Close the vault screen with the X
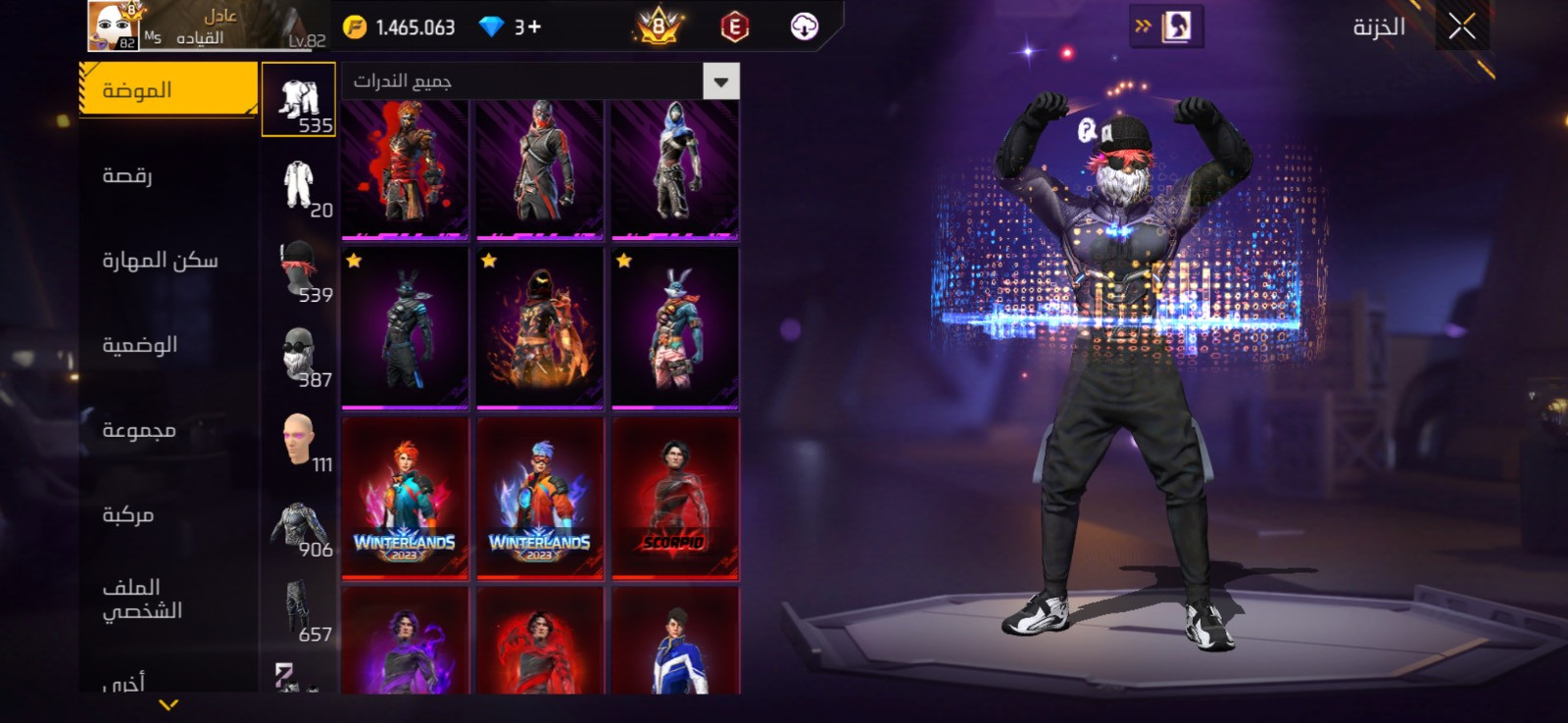This screenshot has width=1568, height=723. tap(1461, 27)
